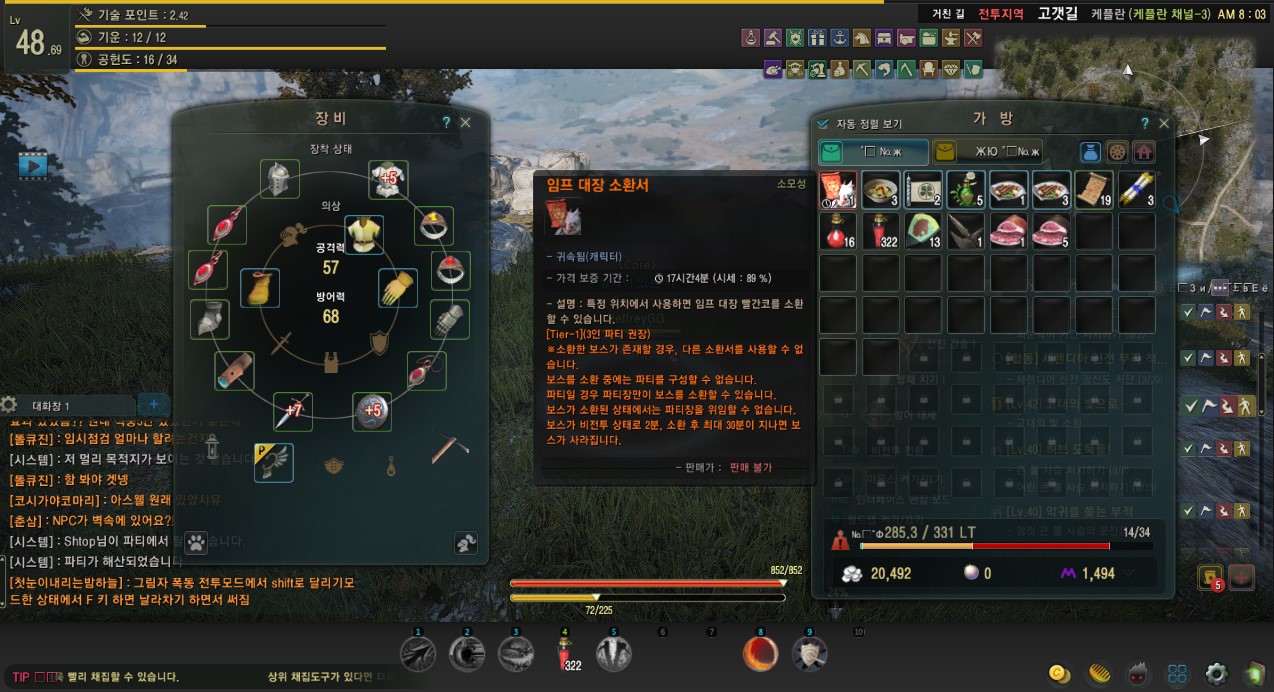Toggle the auto-sort (자동 정렬 보기) checkbox
1274x692 pixels.
pyautogui.click(x=823, y=124)
